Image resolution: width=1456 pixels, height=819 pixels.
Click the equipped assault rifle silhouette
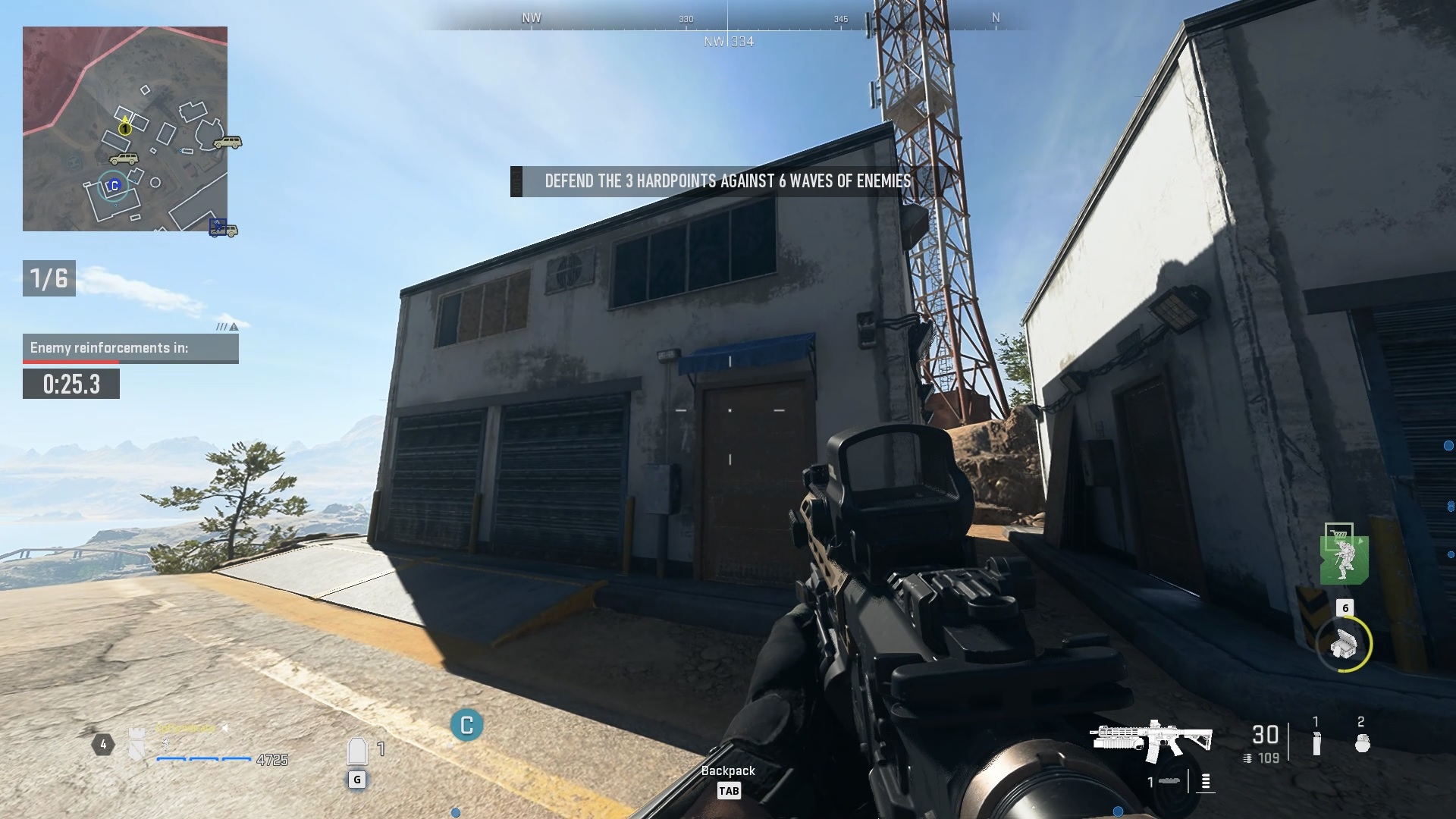pyautogui.click(x=1153, y=738)
